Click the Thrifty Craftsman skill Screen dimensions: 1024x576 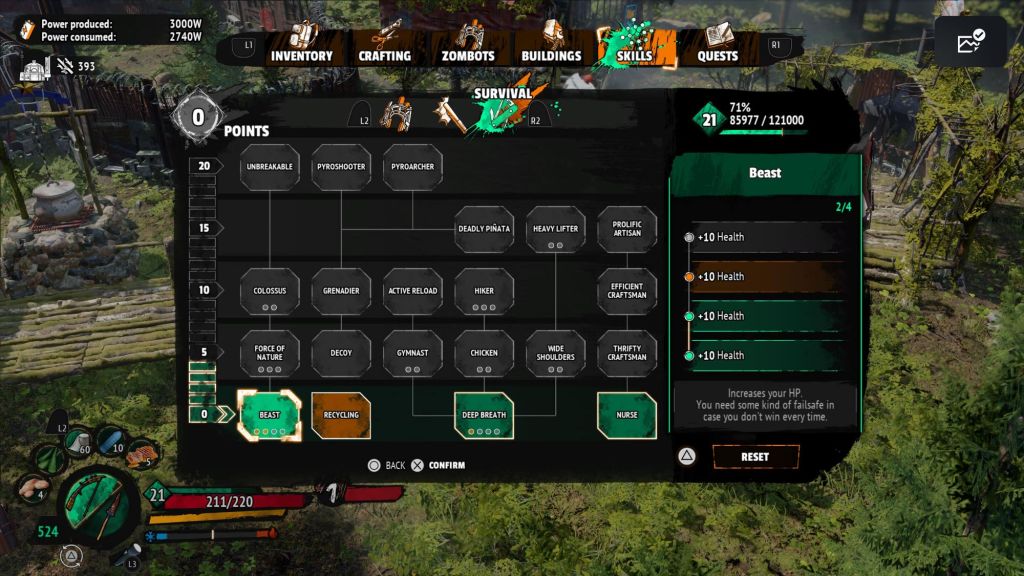click(x=627, y=353)
